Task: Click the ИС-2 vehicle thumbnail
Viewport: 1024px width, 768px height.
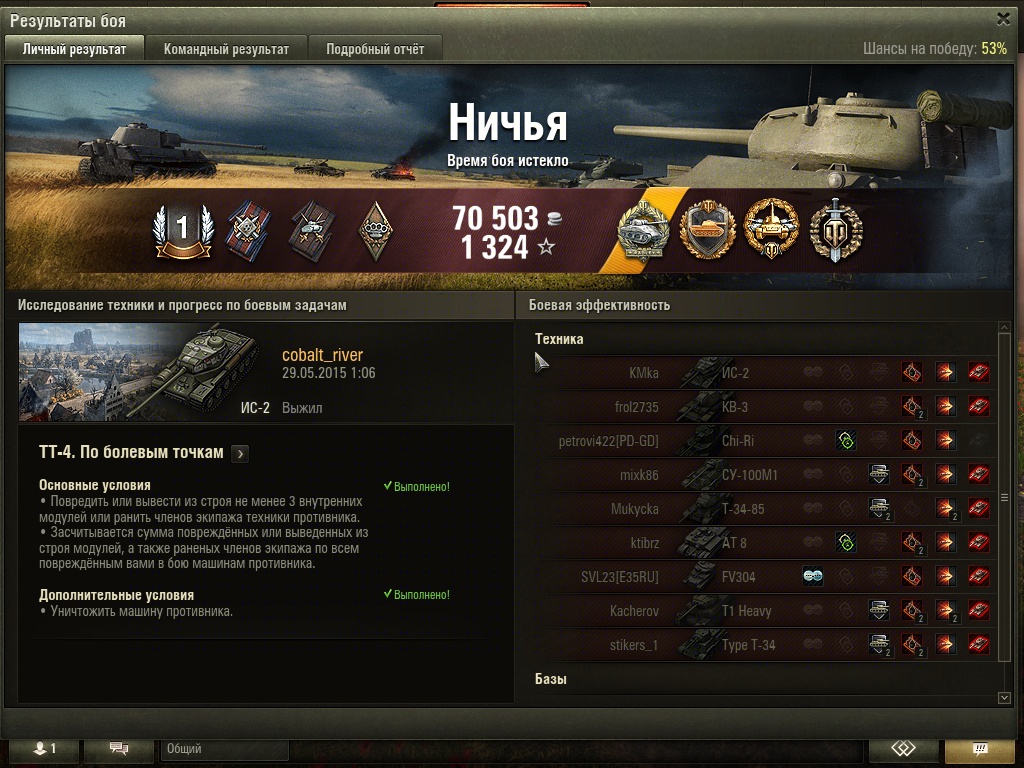Action: tap(145, 371)
